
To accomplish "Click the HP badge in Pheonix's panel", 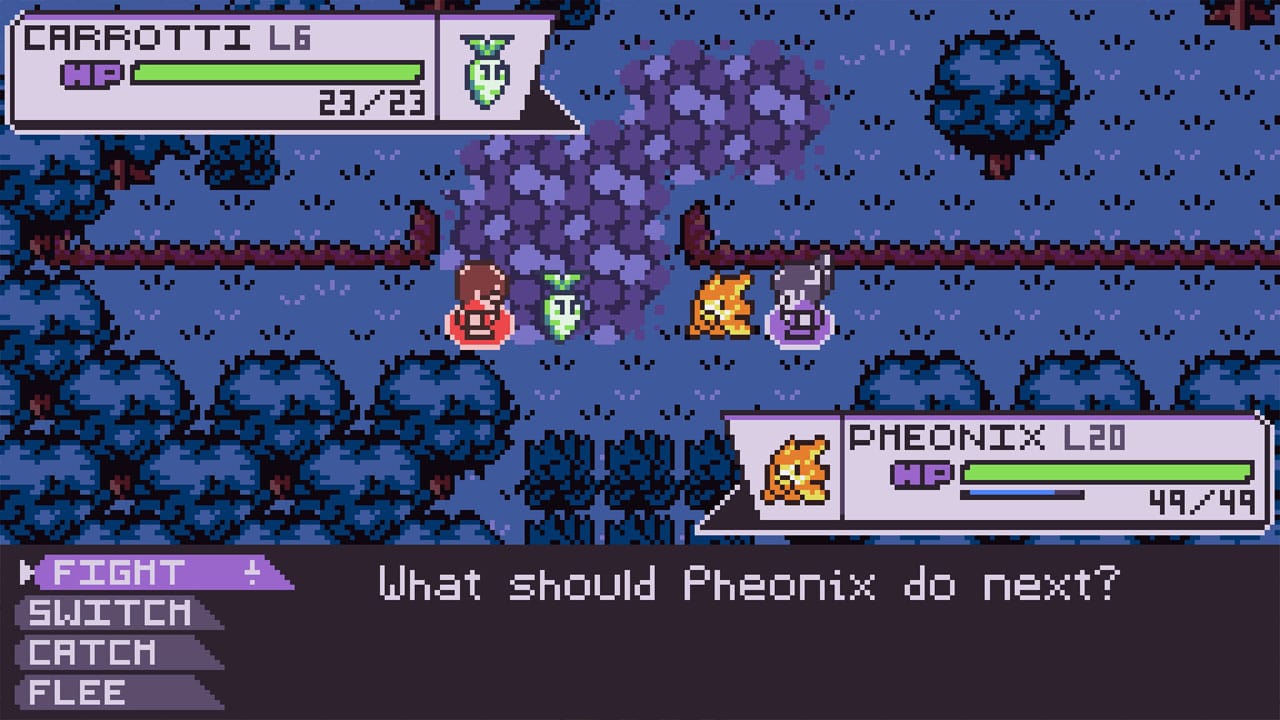I will click(922, 472).
